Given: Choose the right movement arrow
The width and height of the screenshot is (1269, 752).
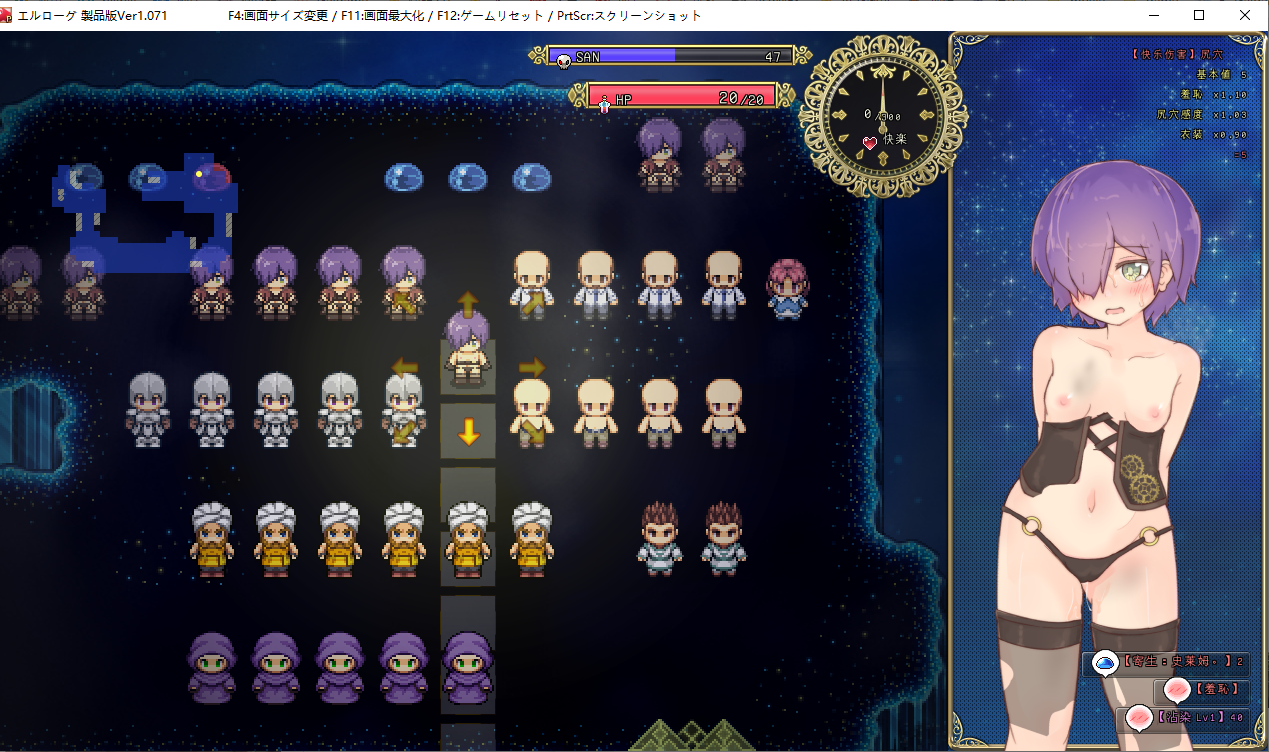Looking at the screenshot, I should [531, 367].
